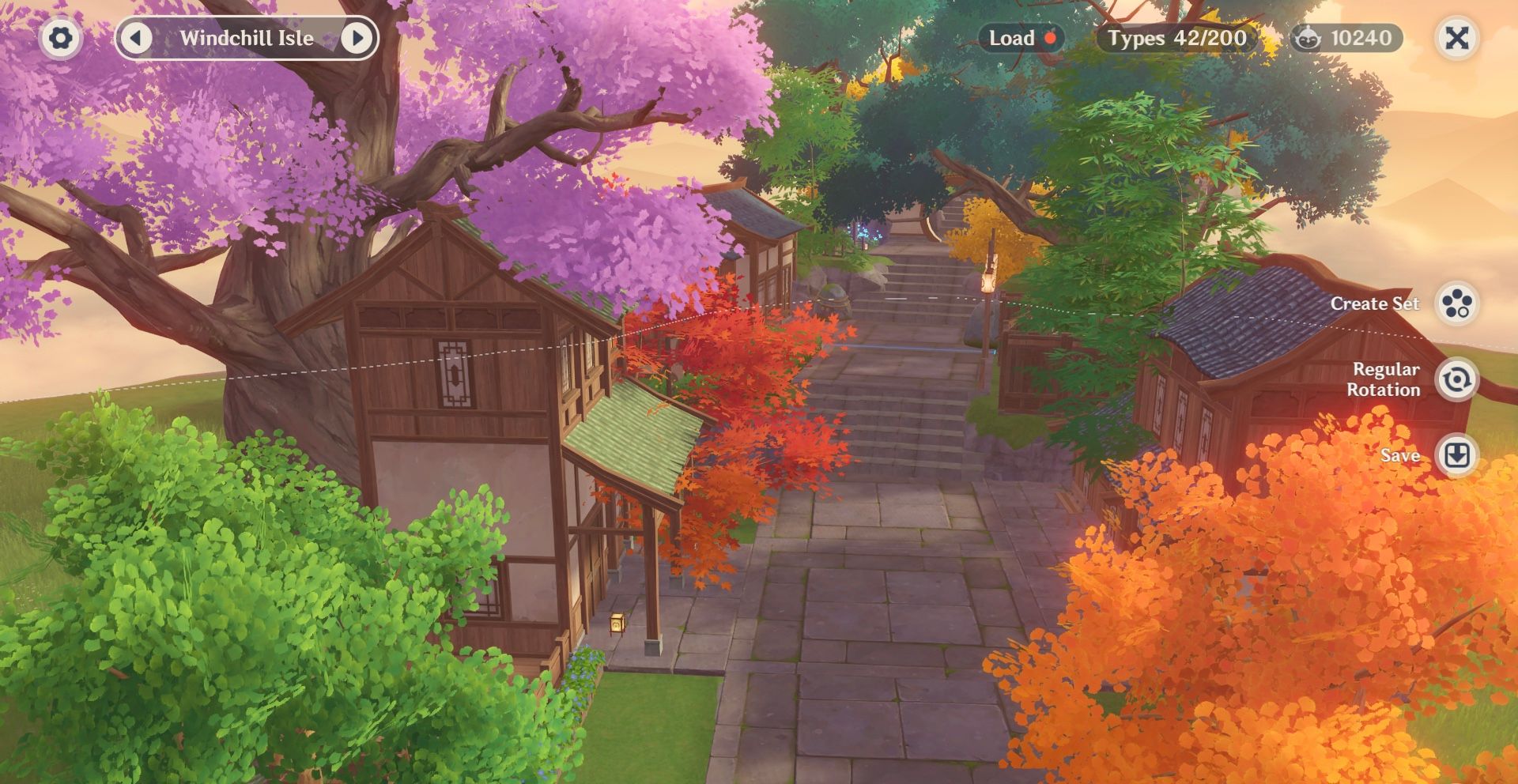Click the red indicator next to Load
The height and width of the screenshot is (784, 1518).
click(1052, 37)
